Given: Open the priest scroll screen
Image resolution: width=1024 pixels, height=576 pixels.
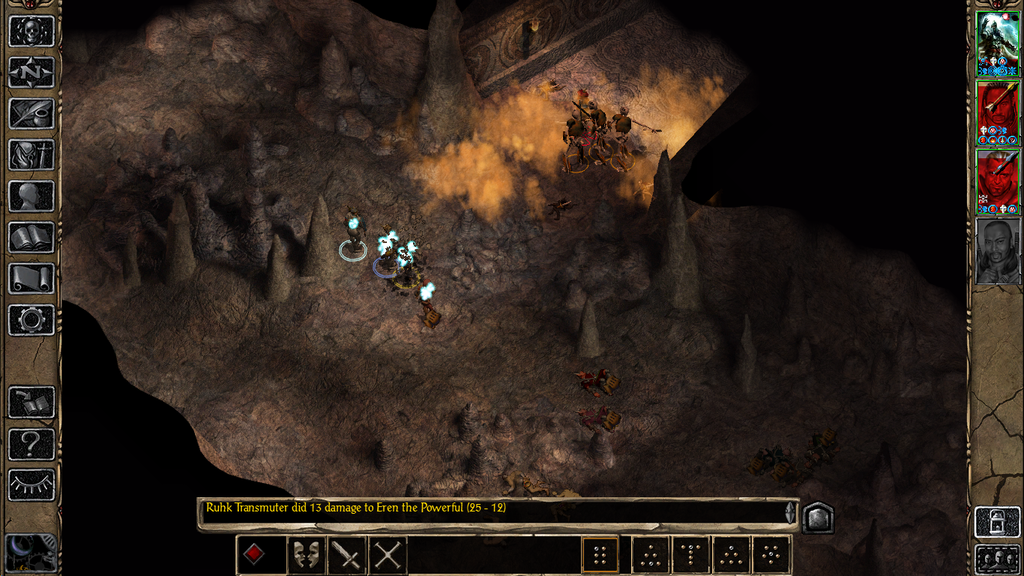Looking at the screenshot, I should (31, 278).
